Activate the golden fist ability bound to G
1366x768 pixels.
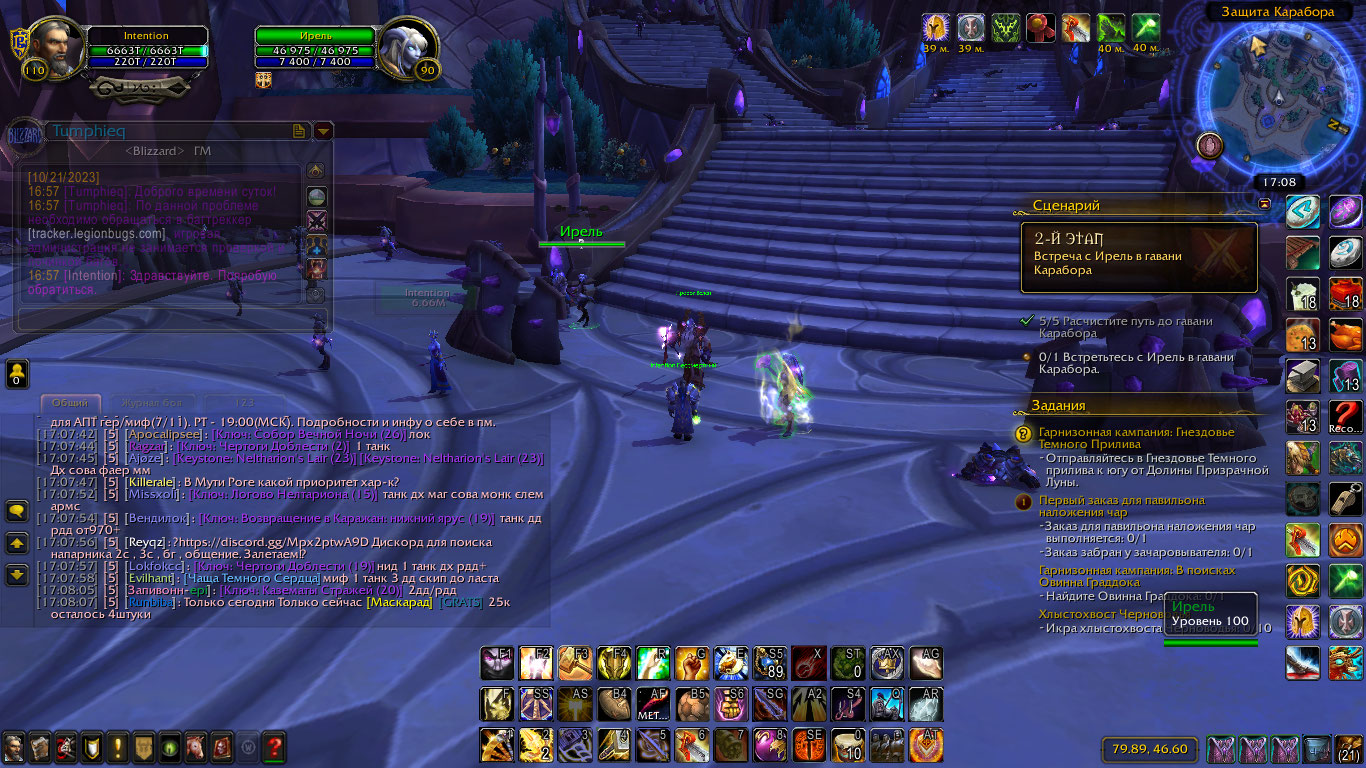click(x=692, y=663)
